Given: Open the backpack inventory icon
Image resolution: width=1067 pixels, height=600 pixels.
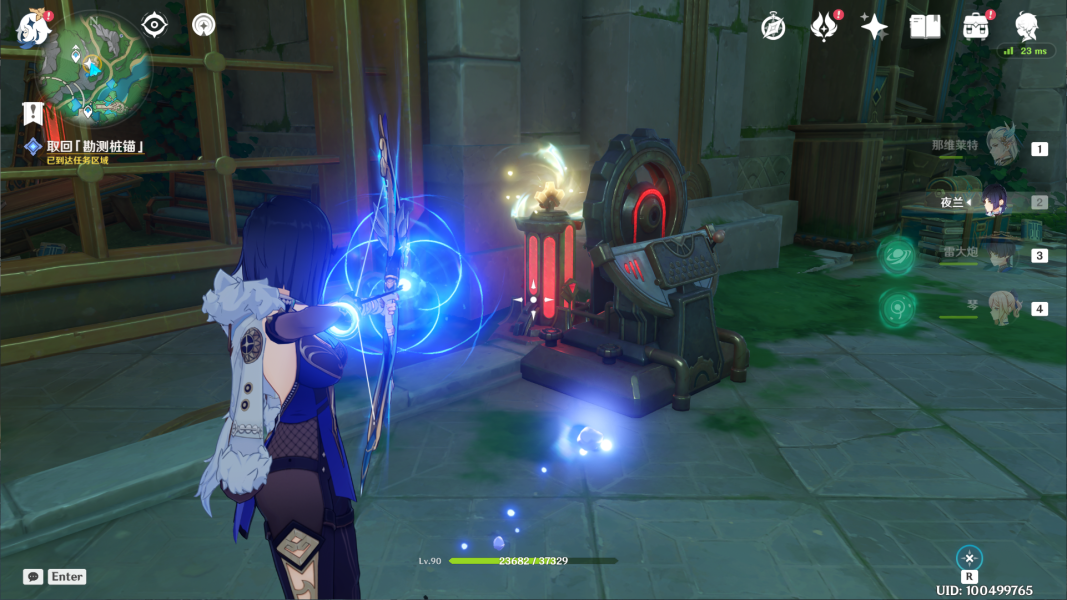Looking at the screenshot, I should tap(976, 27).
